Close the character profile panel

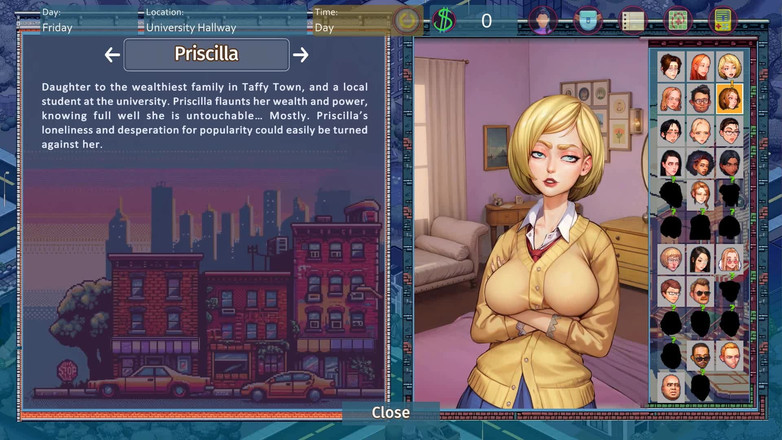pos(390,412)
